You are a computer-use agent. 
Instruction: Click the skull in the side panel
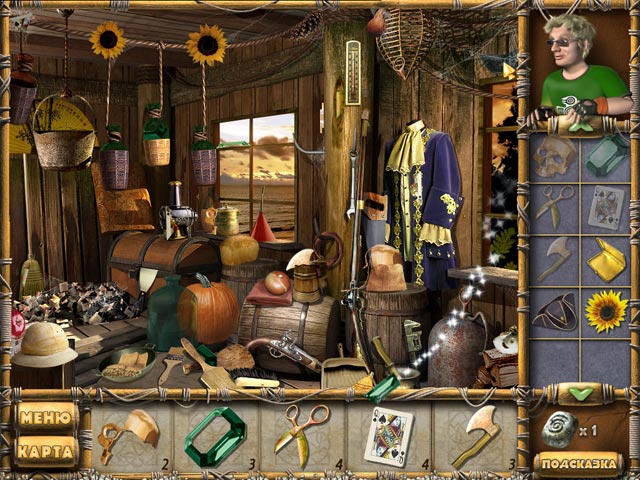point(554,155)
